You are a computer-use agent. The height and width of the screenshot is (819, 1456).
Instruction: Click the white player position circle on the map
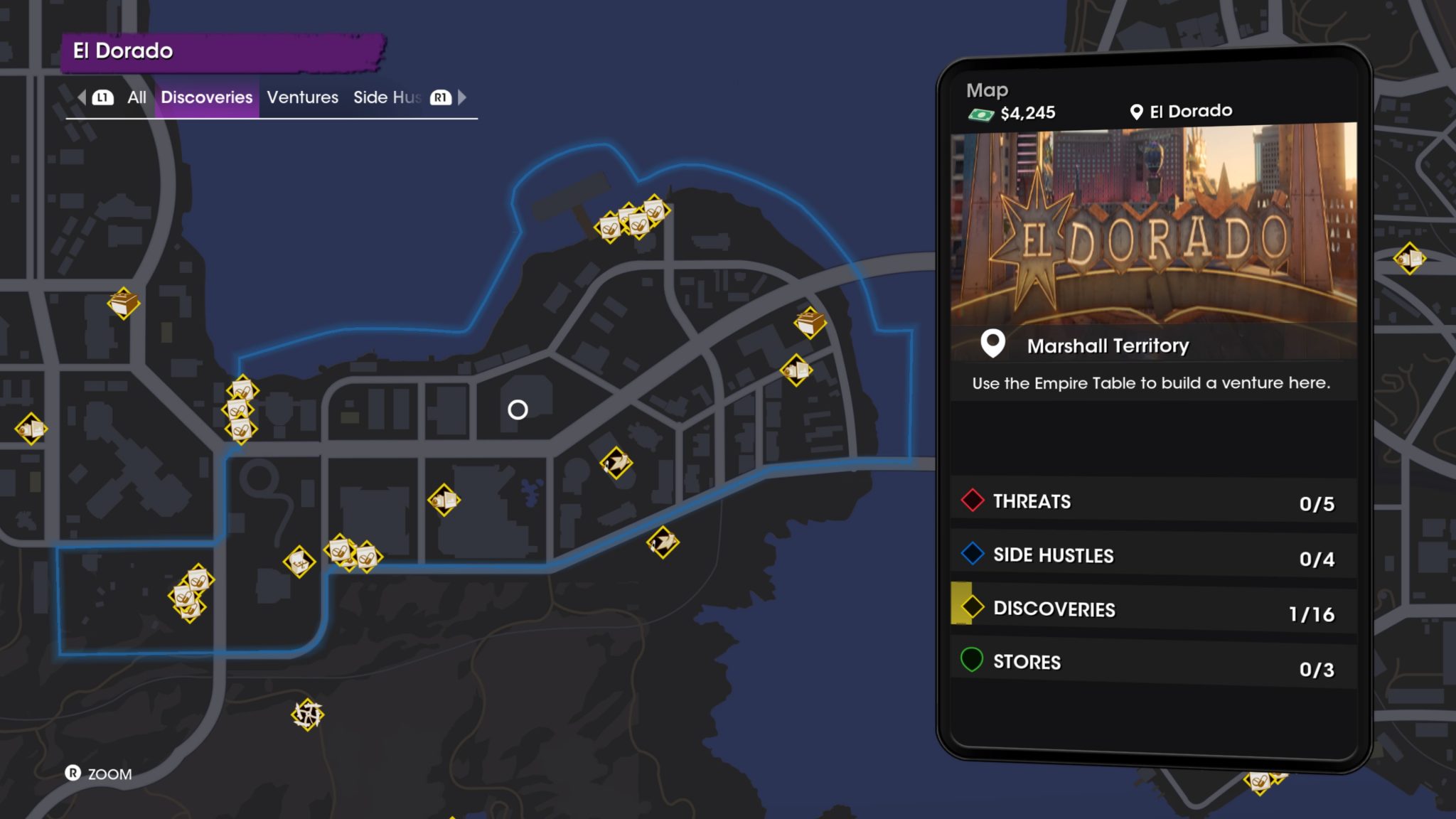point(517,409)
